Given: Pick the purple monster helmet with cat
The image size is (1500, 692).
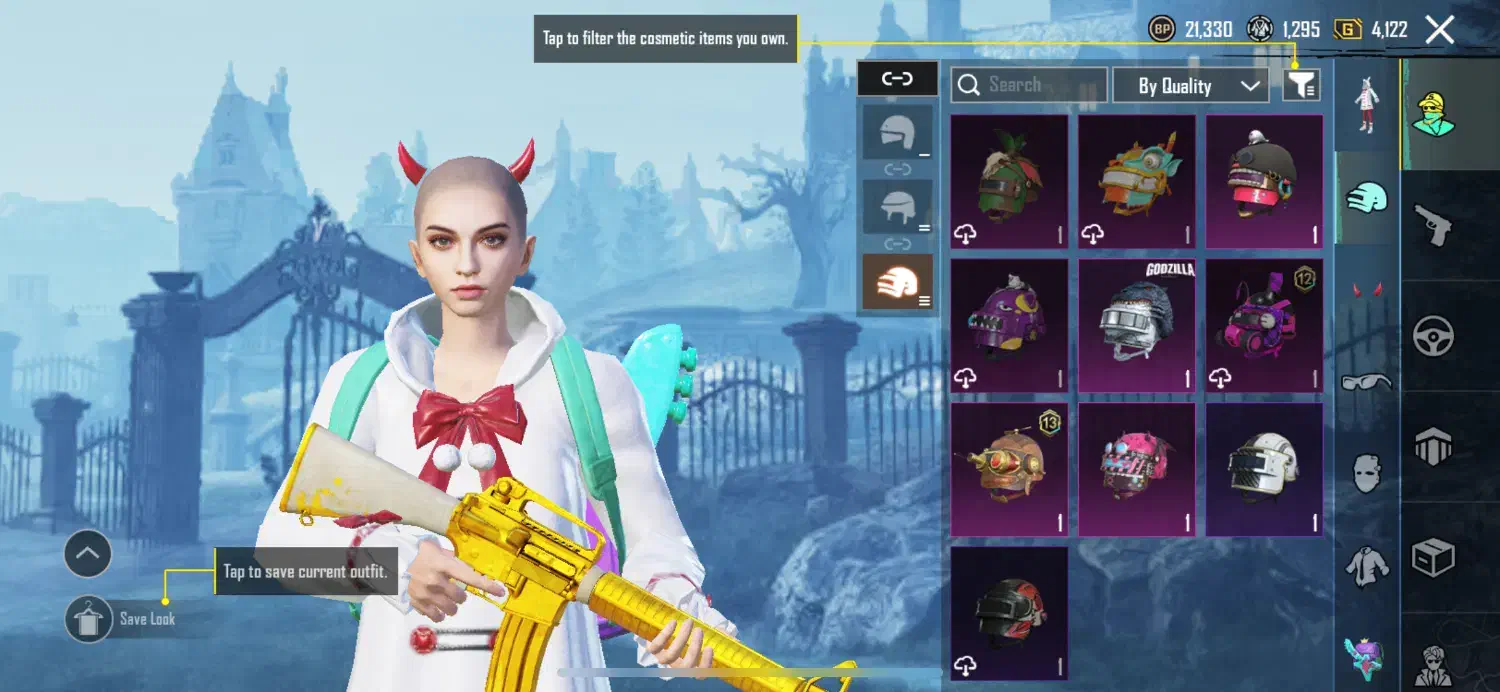Looking at the screenshot, I should click(1009, 326).
